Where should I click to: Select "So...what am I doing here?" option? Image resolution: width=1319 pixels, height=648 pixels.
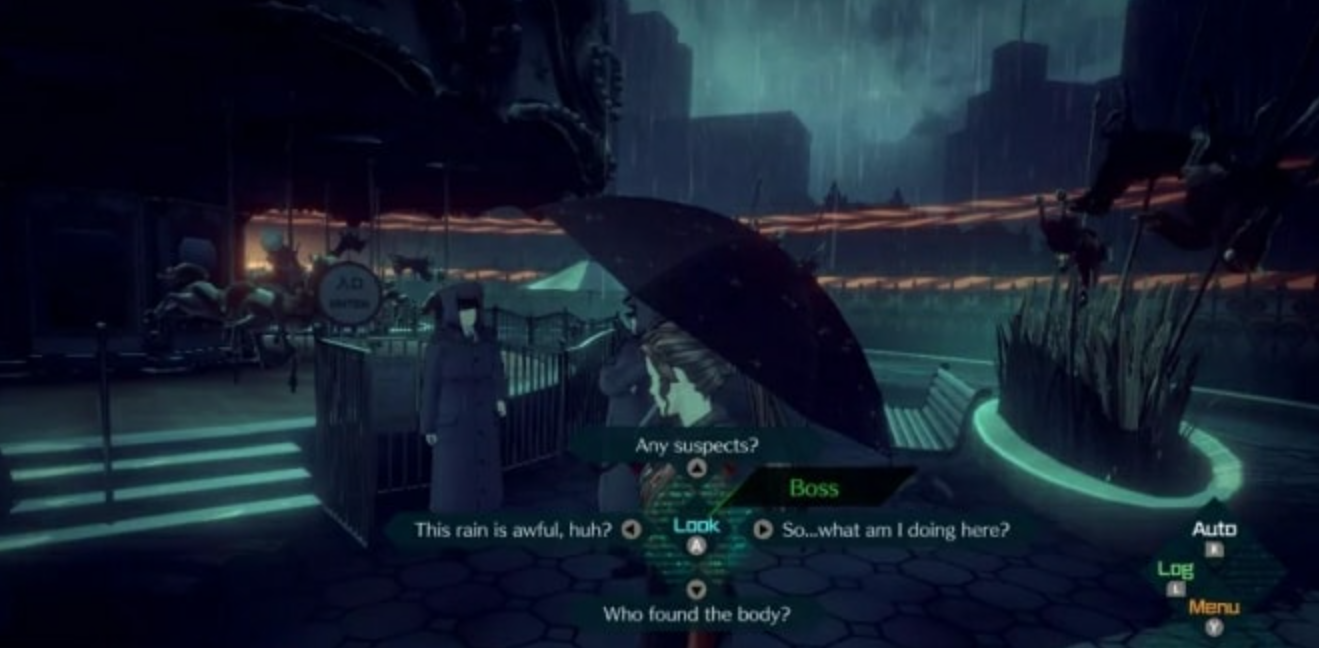tap(896, 529)
